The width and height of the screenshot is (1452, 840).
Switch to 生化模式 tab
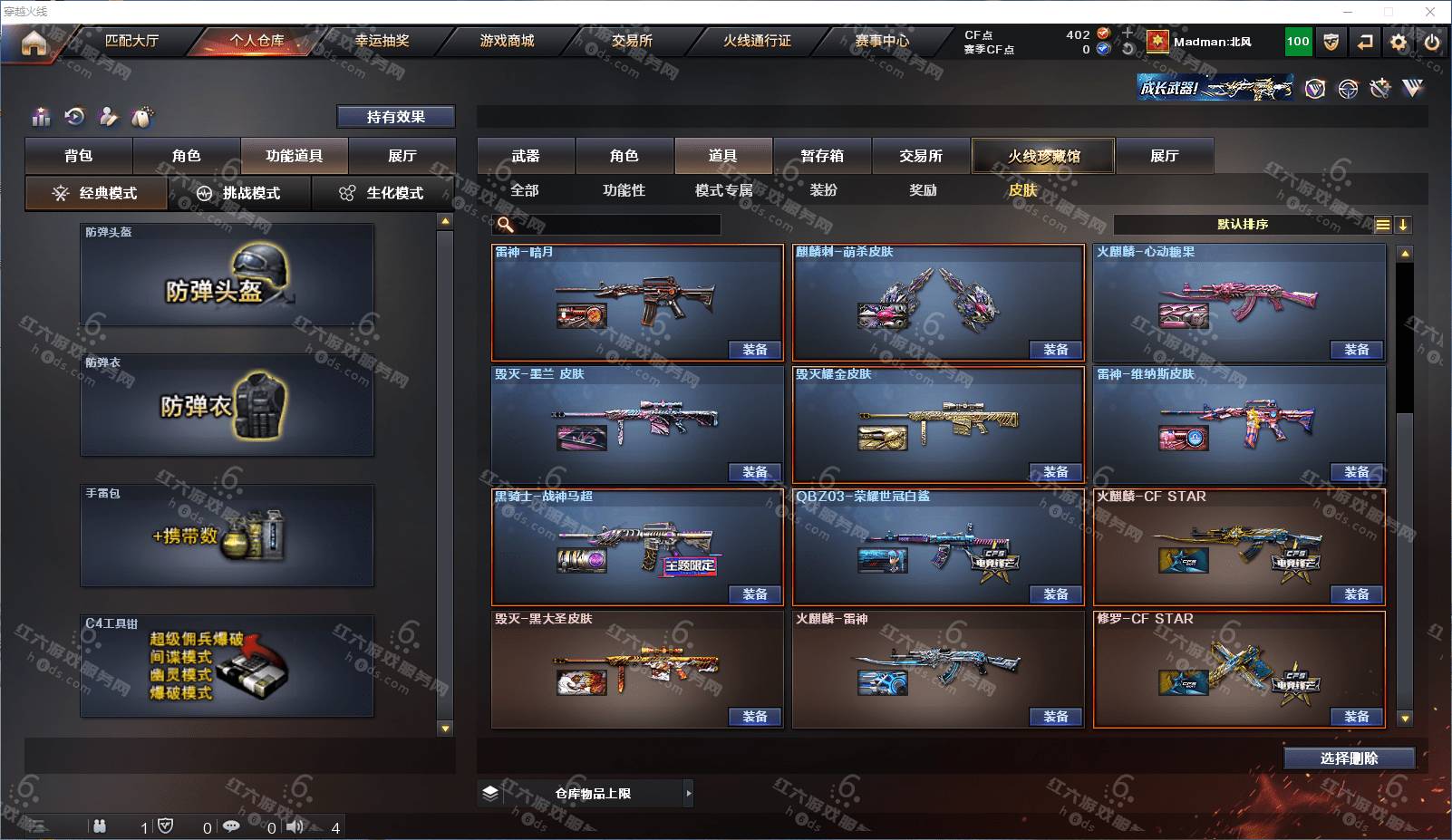coord(382,193)
